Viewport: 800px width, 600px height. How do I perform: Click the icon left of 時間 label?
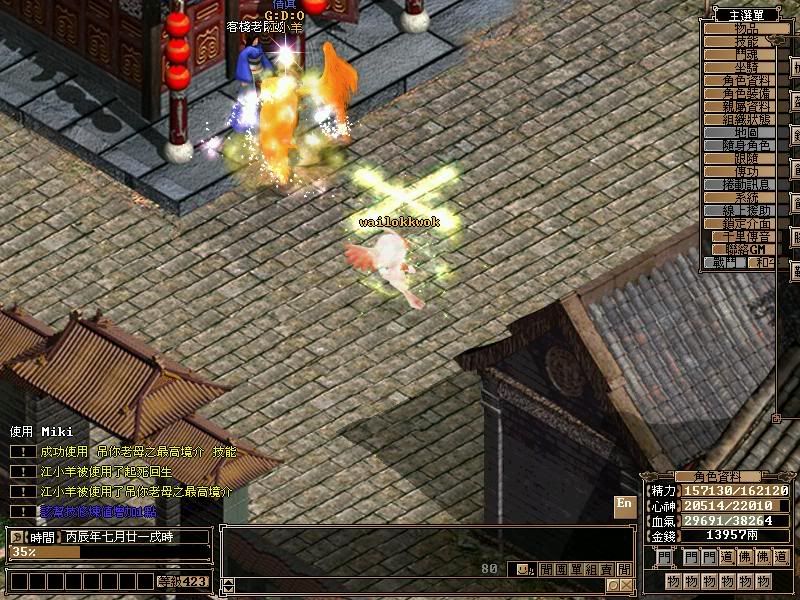point(17,536)
